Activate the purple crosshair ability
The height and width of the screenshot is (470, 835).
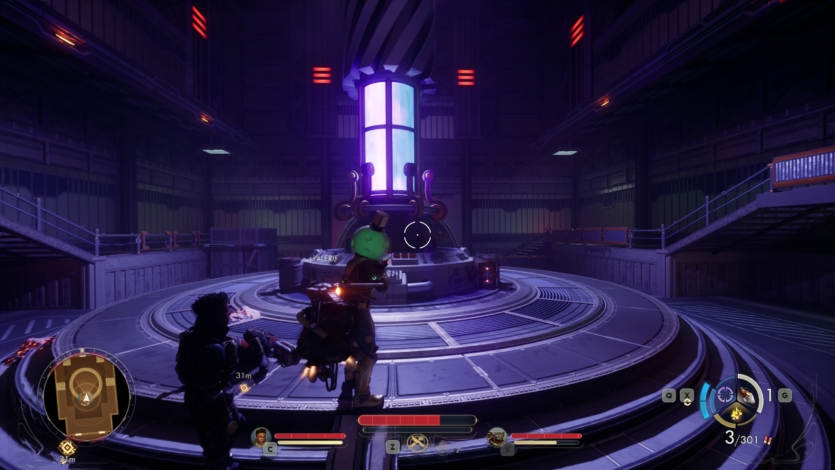click(726, 393)
